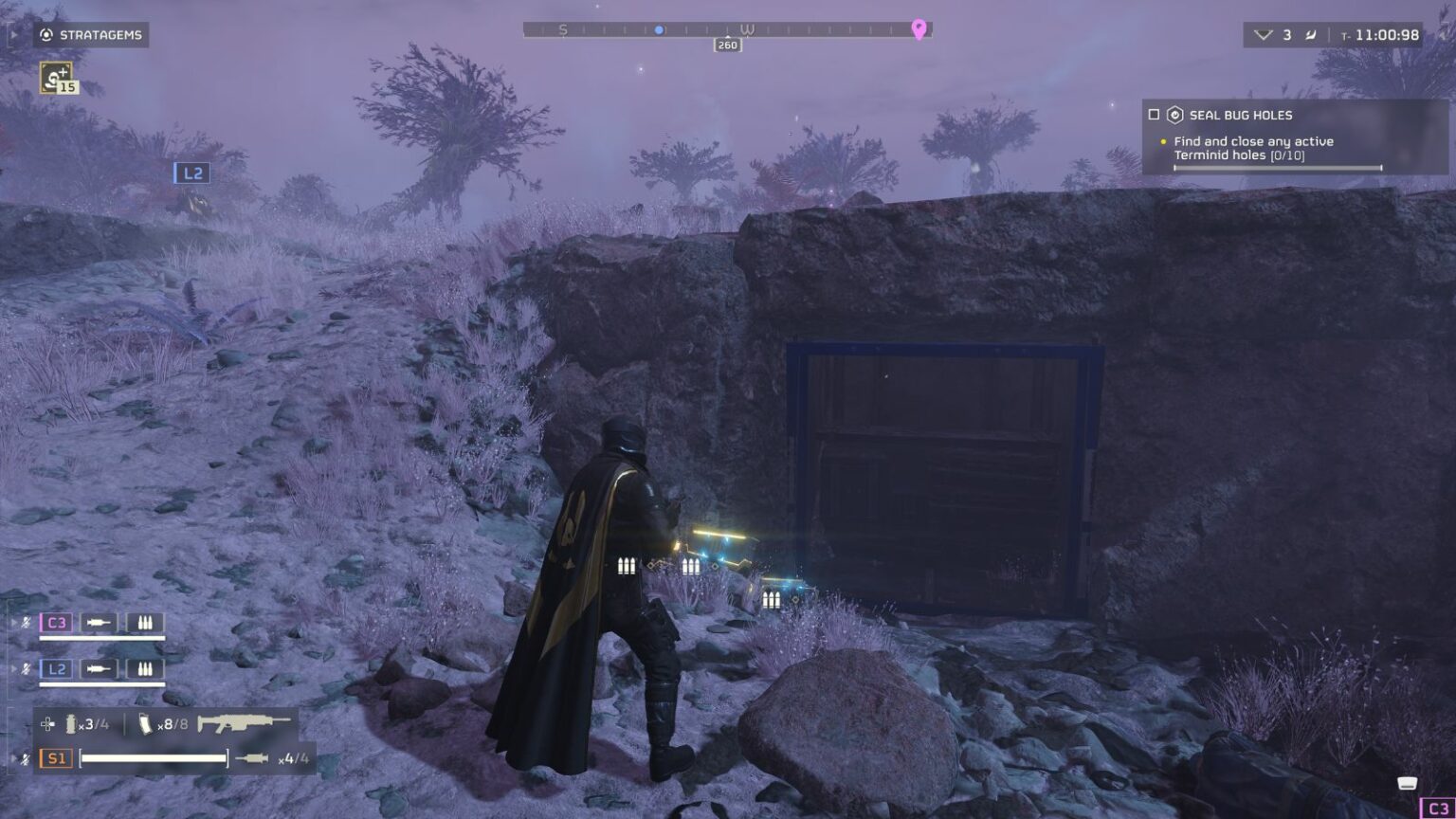The width and height of the screenshot is (1456, 819).
Task: Click the pink C3 marker at screen corner
Action: click(1437, 809)
